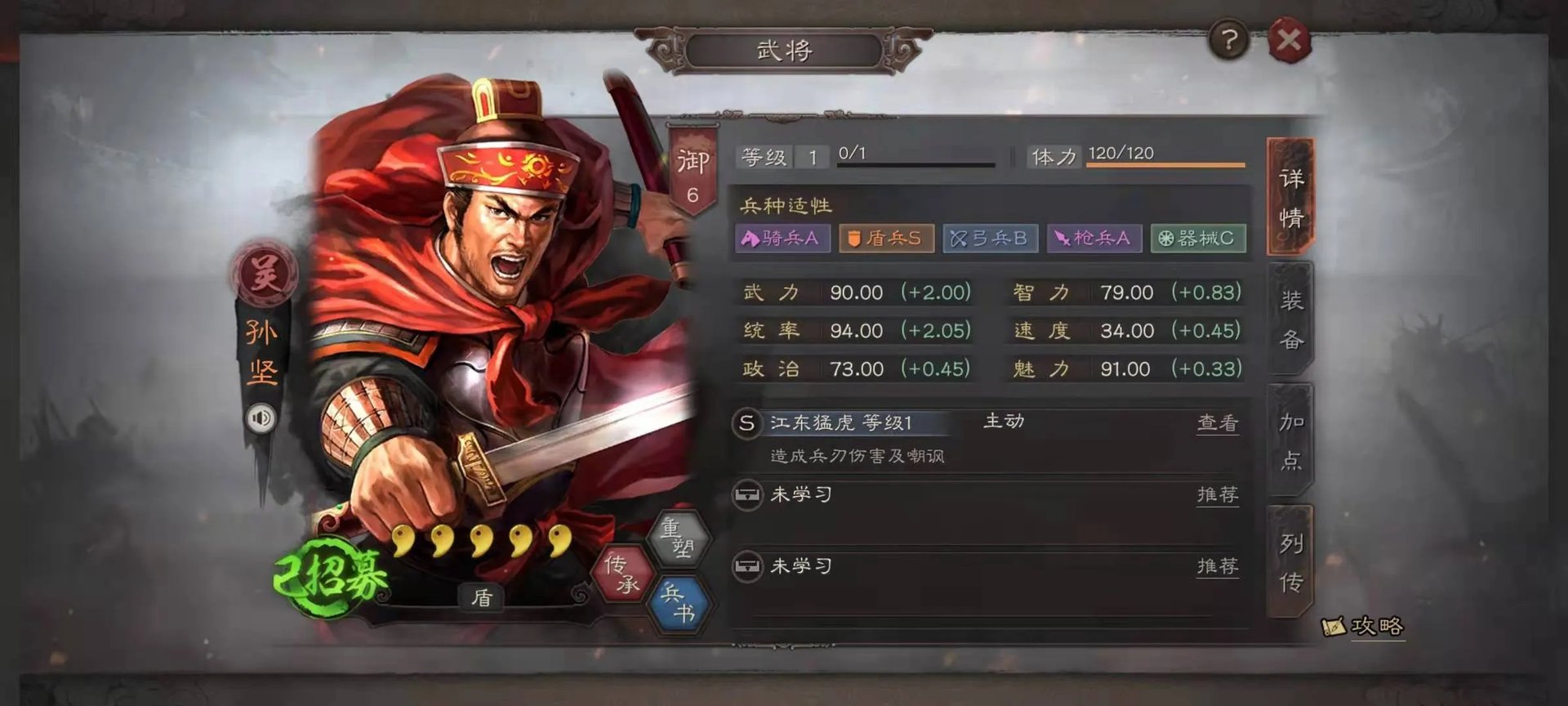Select the 弓兵B archer adaptability badge
This screenshot has width=1568, height=706.
pos(991,239)
